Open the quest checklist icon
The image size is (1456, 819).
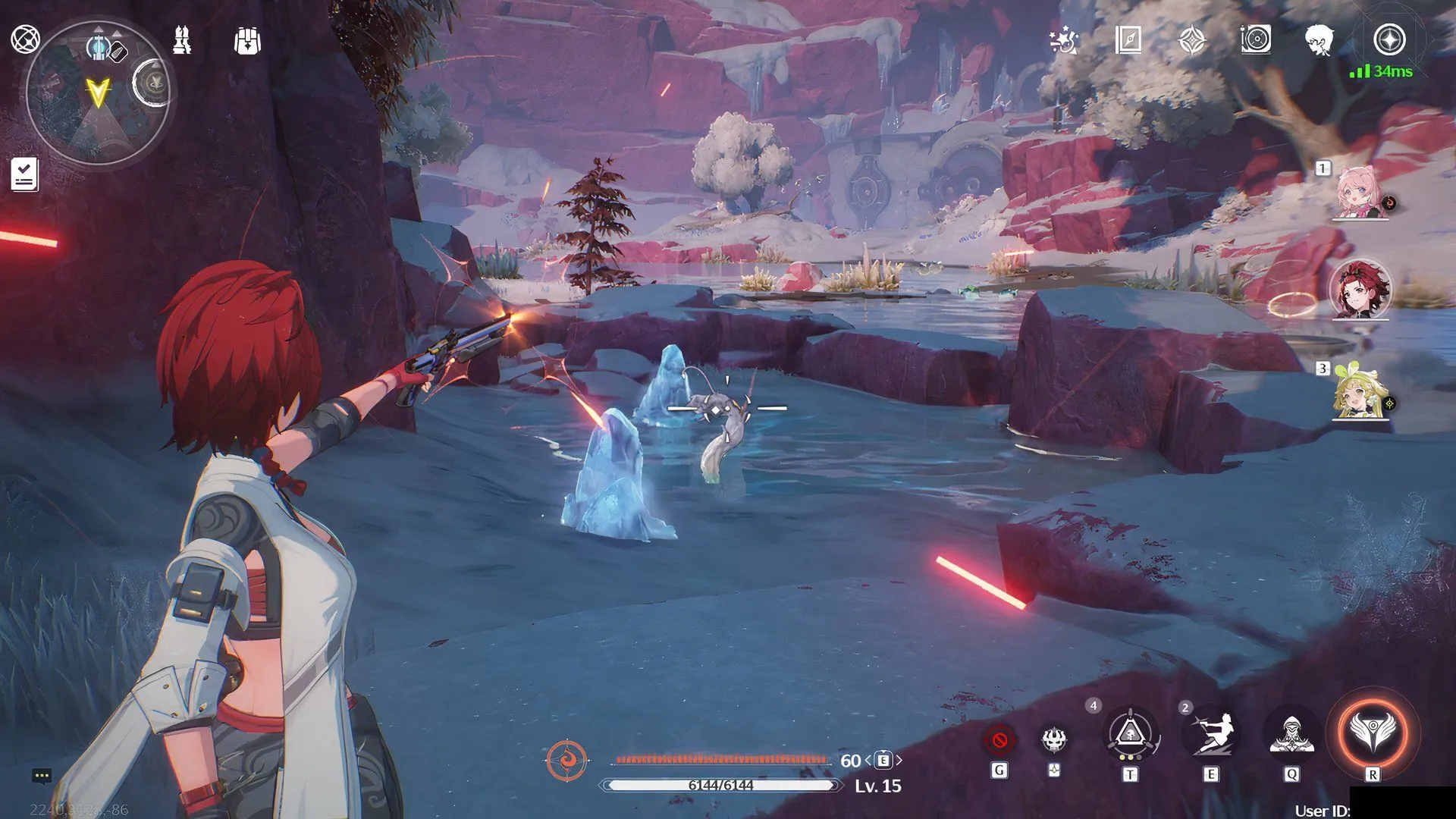pos(24,174)
